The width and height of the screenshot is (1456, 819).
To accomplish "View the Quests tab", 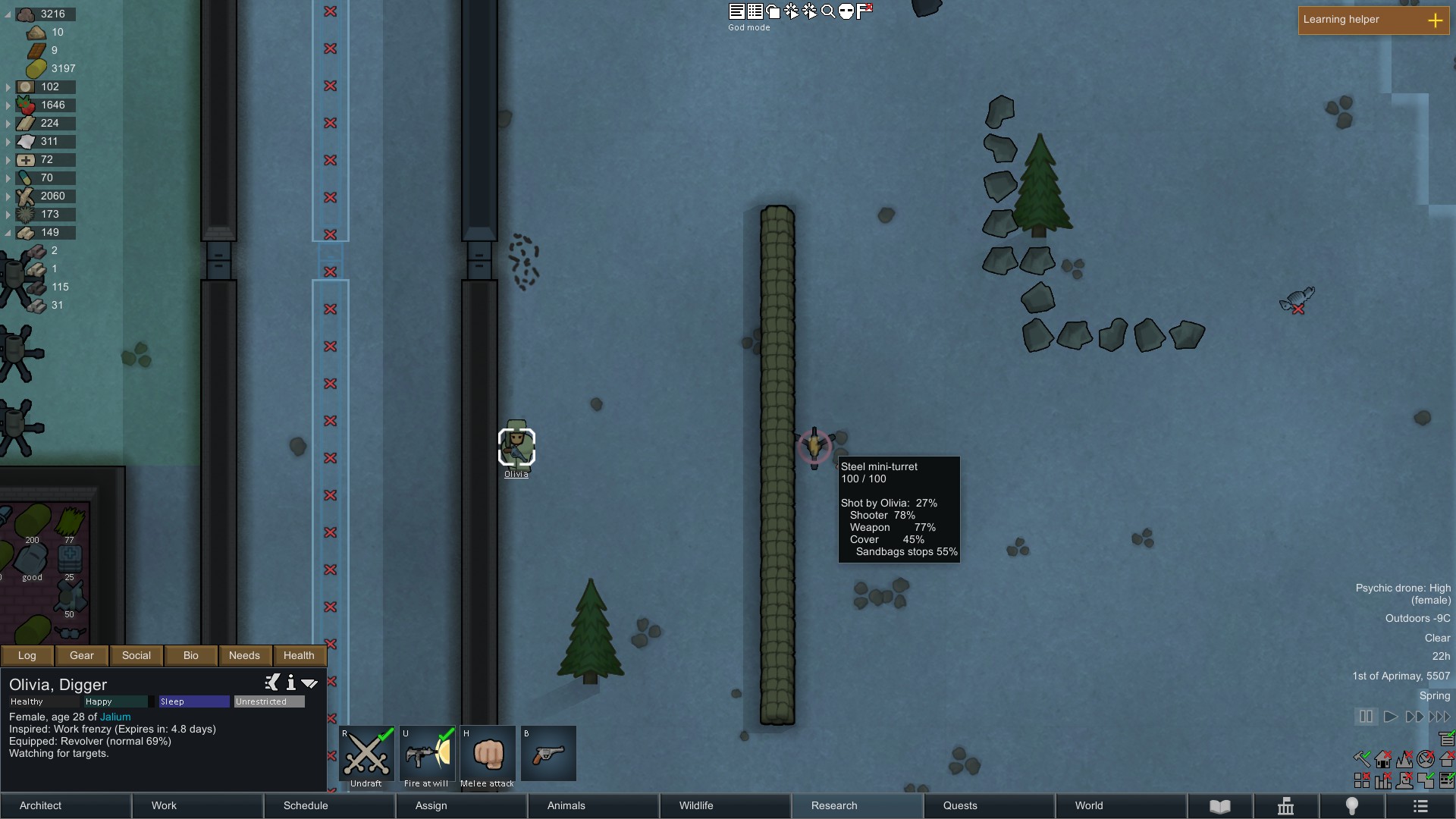I will click(x=990, y=805).
